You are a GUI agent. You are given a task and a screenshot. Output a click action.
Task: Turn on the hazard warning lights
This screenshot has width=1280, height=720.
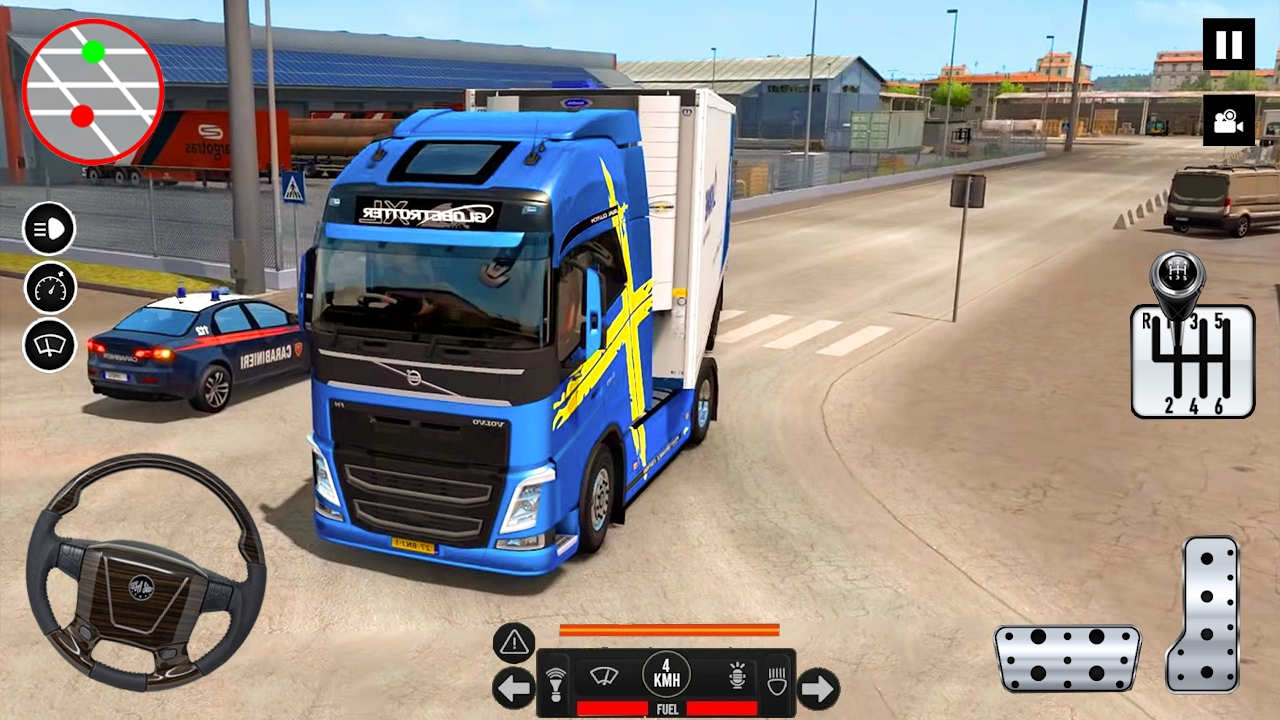[514, 643]
